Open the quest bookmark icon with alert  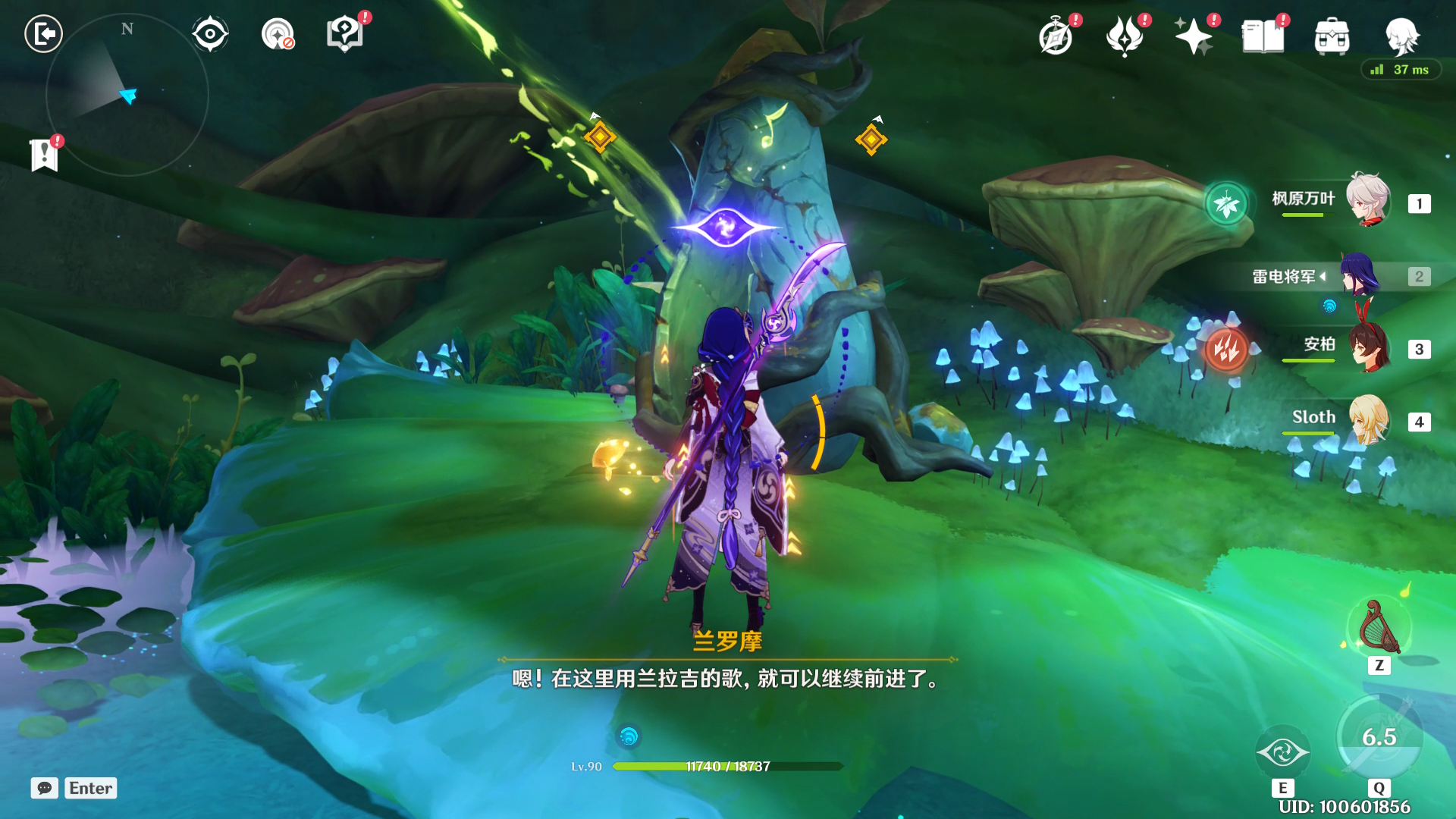click(45, 155)
